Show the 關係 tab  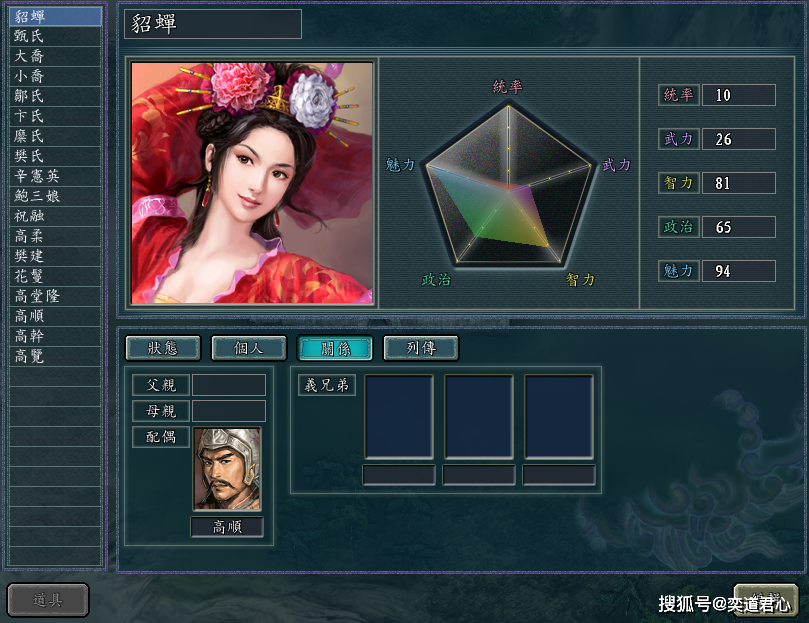click(x=334, y=348)
